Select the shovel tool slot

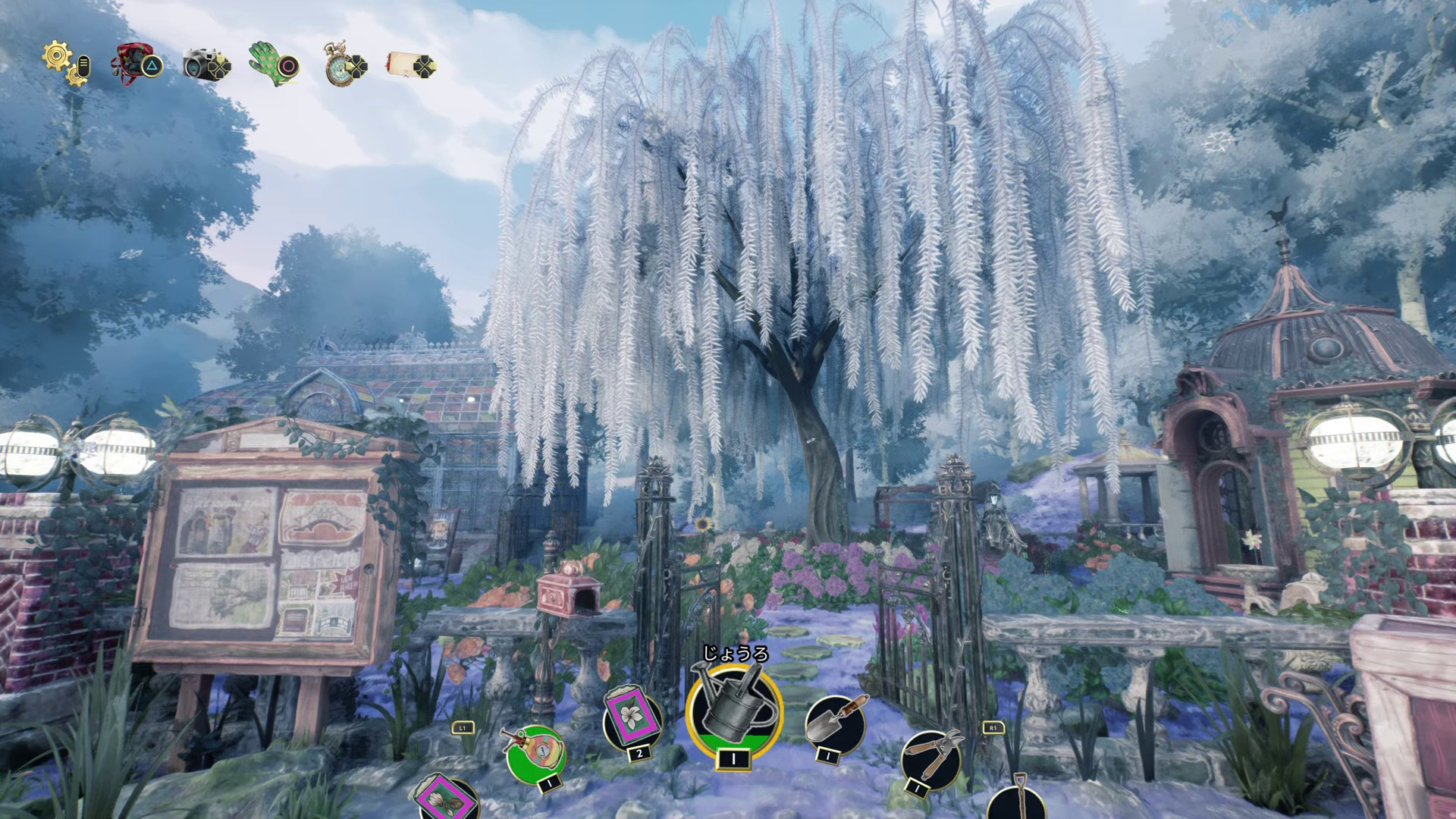pos(1016,800)
